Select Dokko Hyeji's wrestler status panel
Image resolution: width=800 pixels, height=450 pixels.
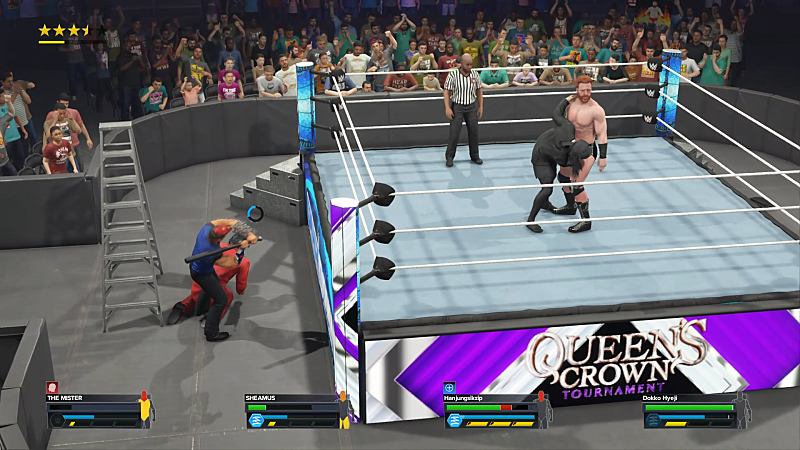[x=692, y=411]
